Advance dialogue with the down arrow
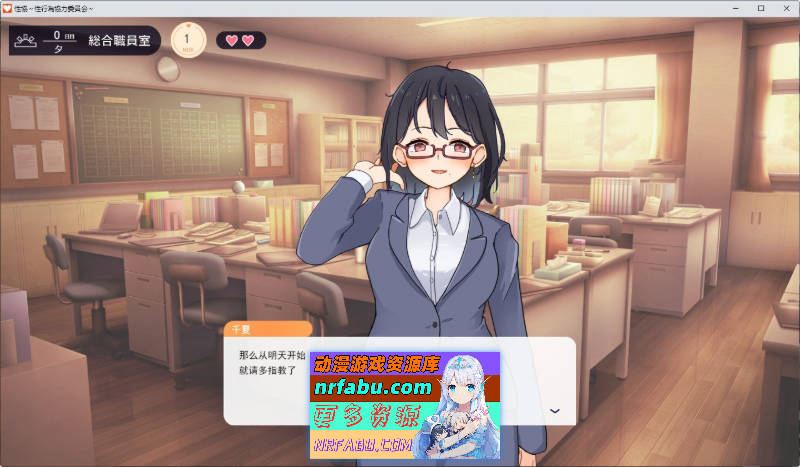The image size is (800, 467). pos(555,411)
